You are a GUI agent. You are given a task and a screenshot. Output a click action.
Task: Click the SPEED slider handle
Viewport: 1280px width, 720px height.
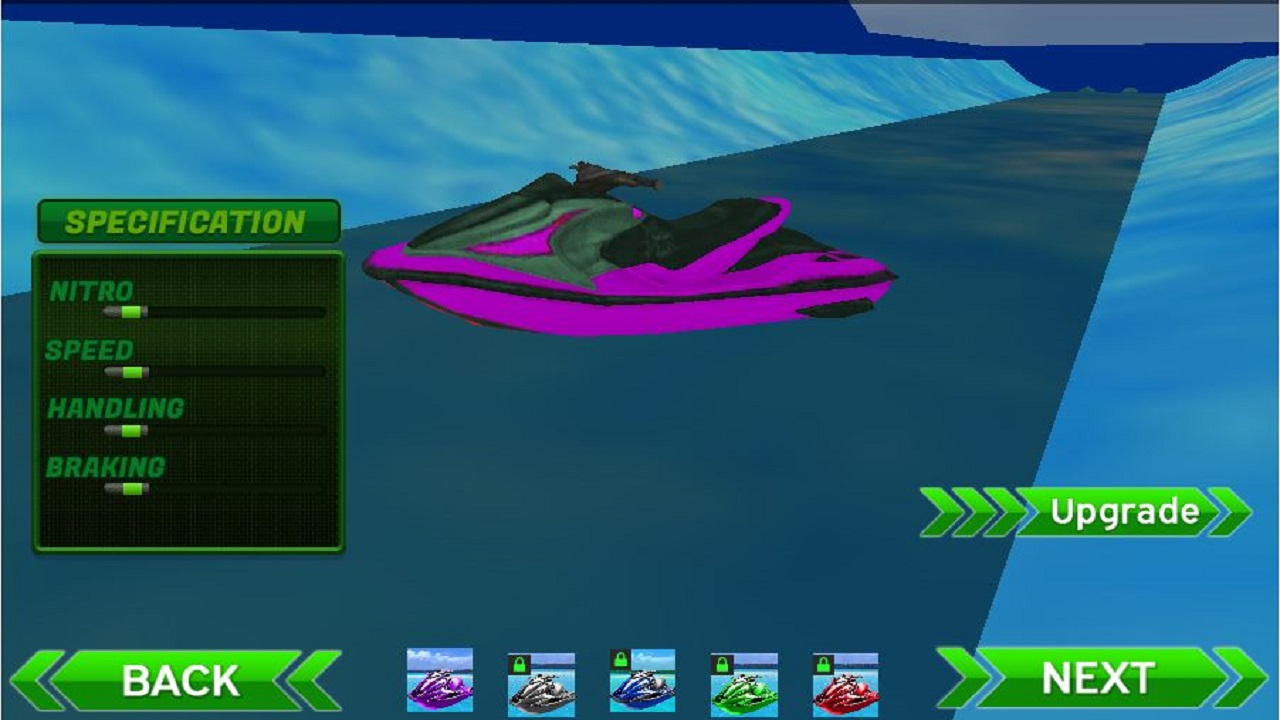coord(133,371)
